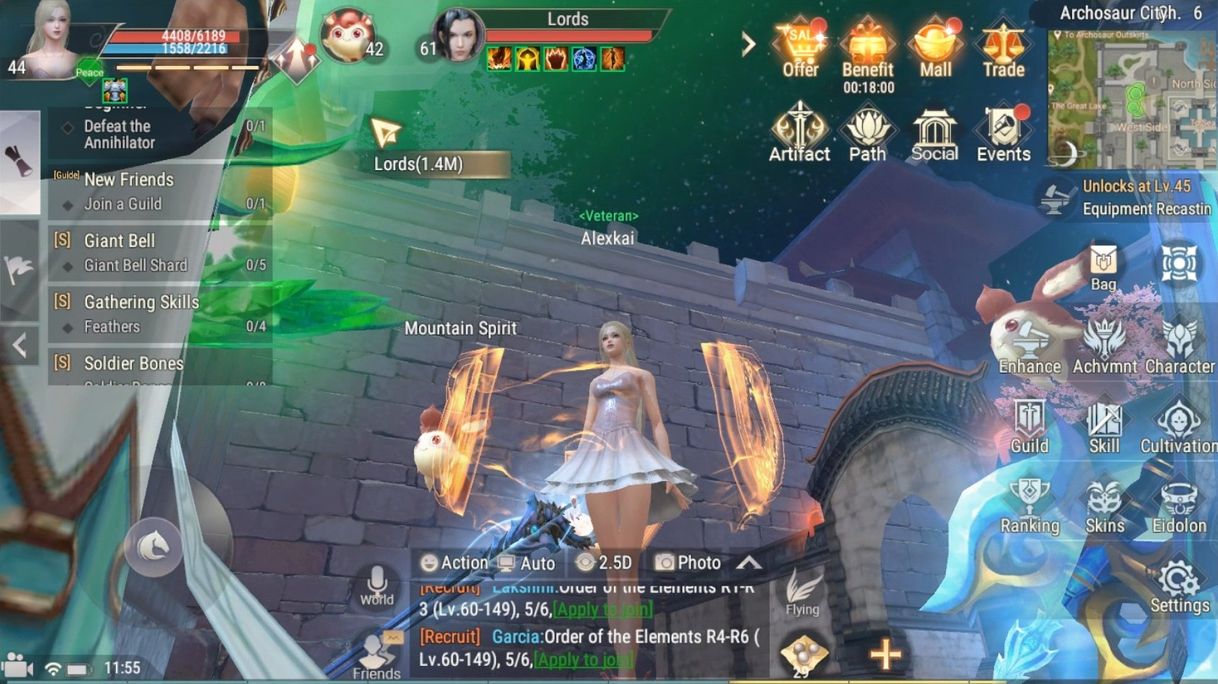The image size is (1218, 684).
Task: Open the Bag inventory
Action: [x=1103, y=266]
